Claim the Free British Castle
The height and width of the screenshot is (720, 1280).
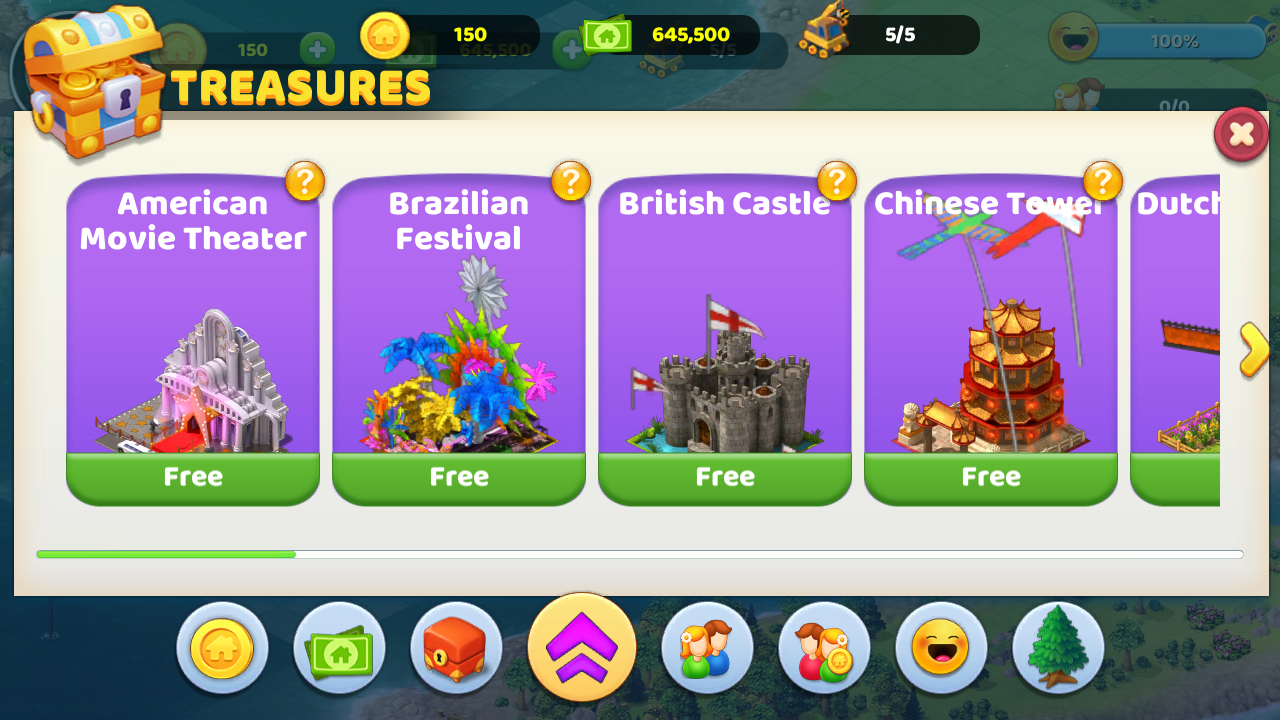coord(724,477)
